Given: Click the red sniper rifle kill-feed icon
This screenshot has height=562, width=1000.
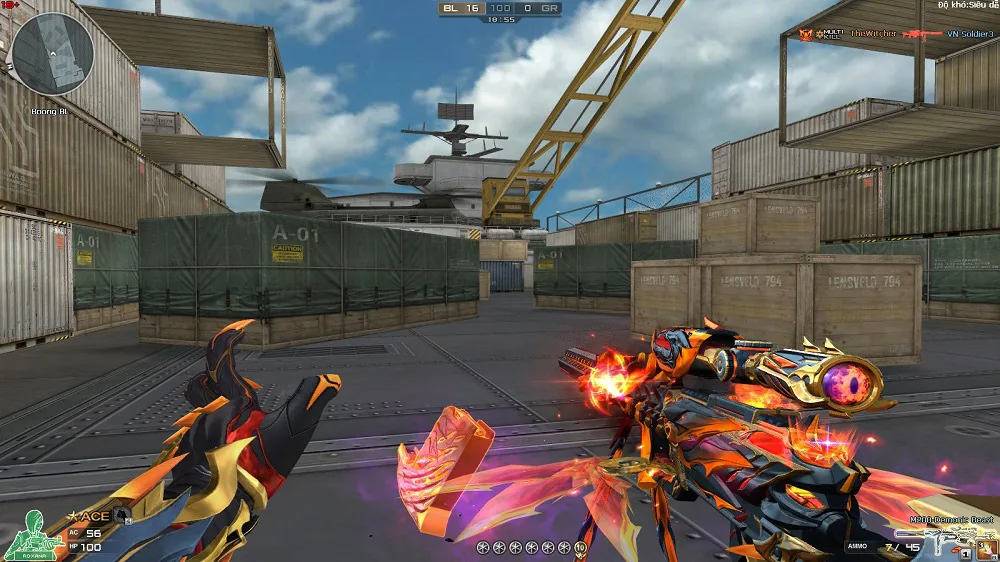Looking at the screenshot, I should point(922,34).
